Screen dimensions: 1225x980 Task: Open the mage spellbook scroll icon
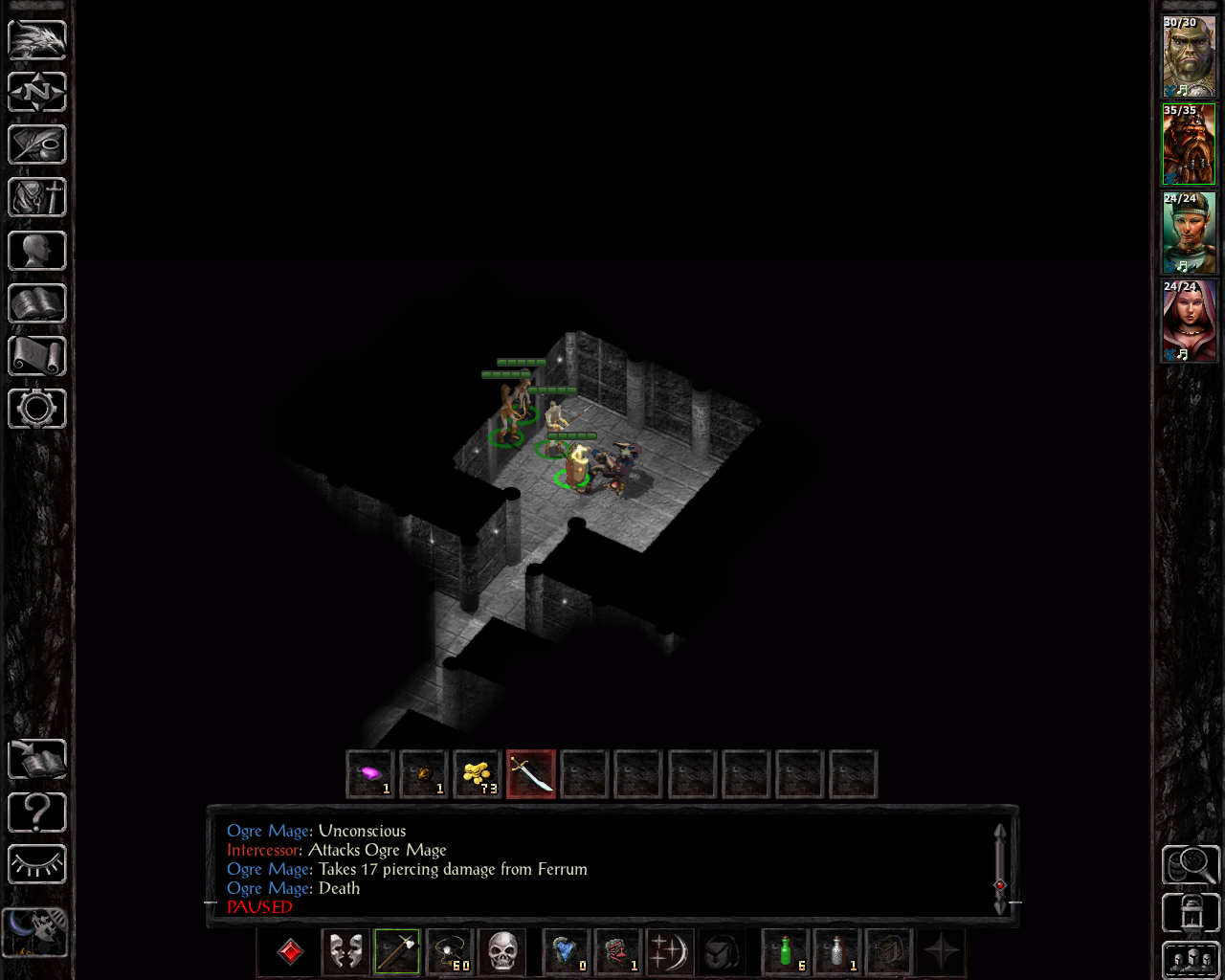click(38, 356)
